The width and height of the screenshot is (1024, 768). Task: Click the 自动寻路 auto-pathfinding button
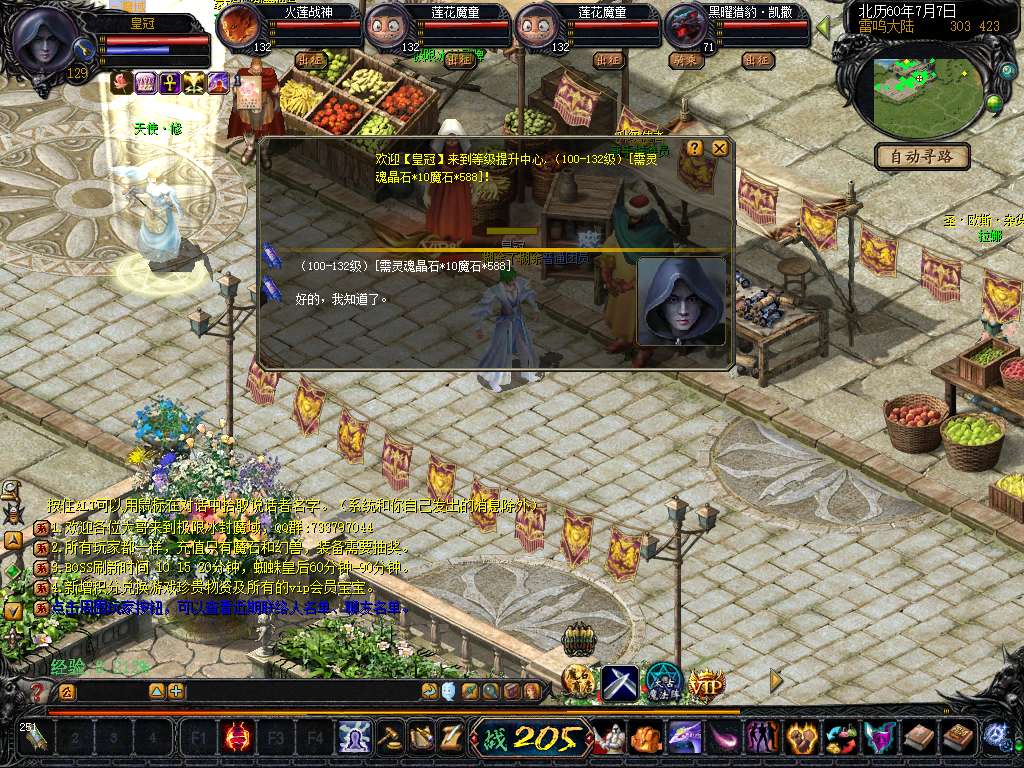pos(922,156)
